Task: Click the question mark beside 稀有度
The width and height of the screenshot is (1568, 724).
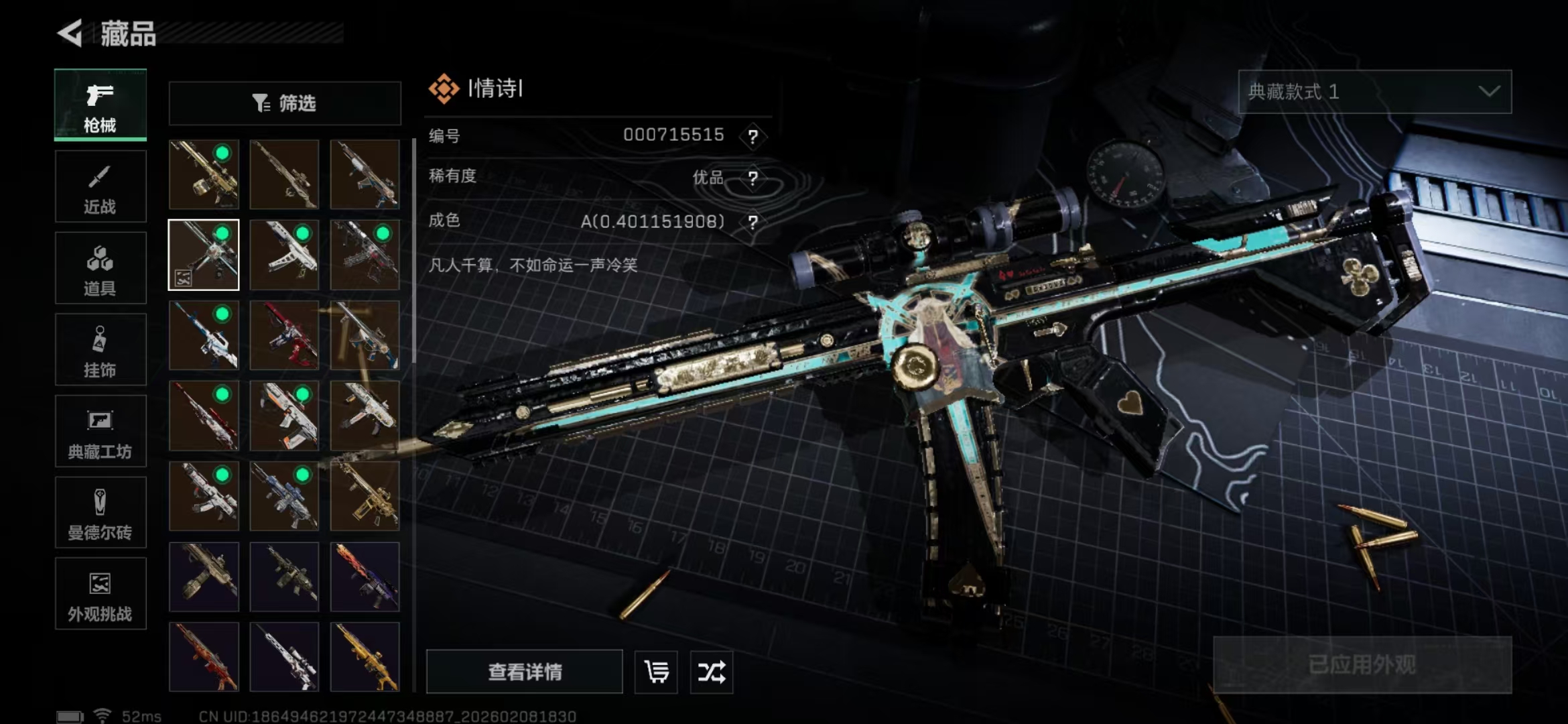Action: pyautogui.click(x=754, y=178)
